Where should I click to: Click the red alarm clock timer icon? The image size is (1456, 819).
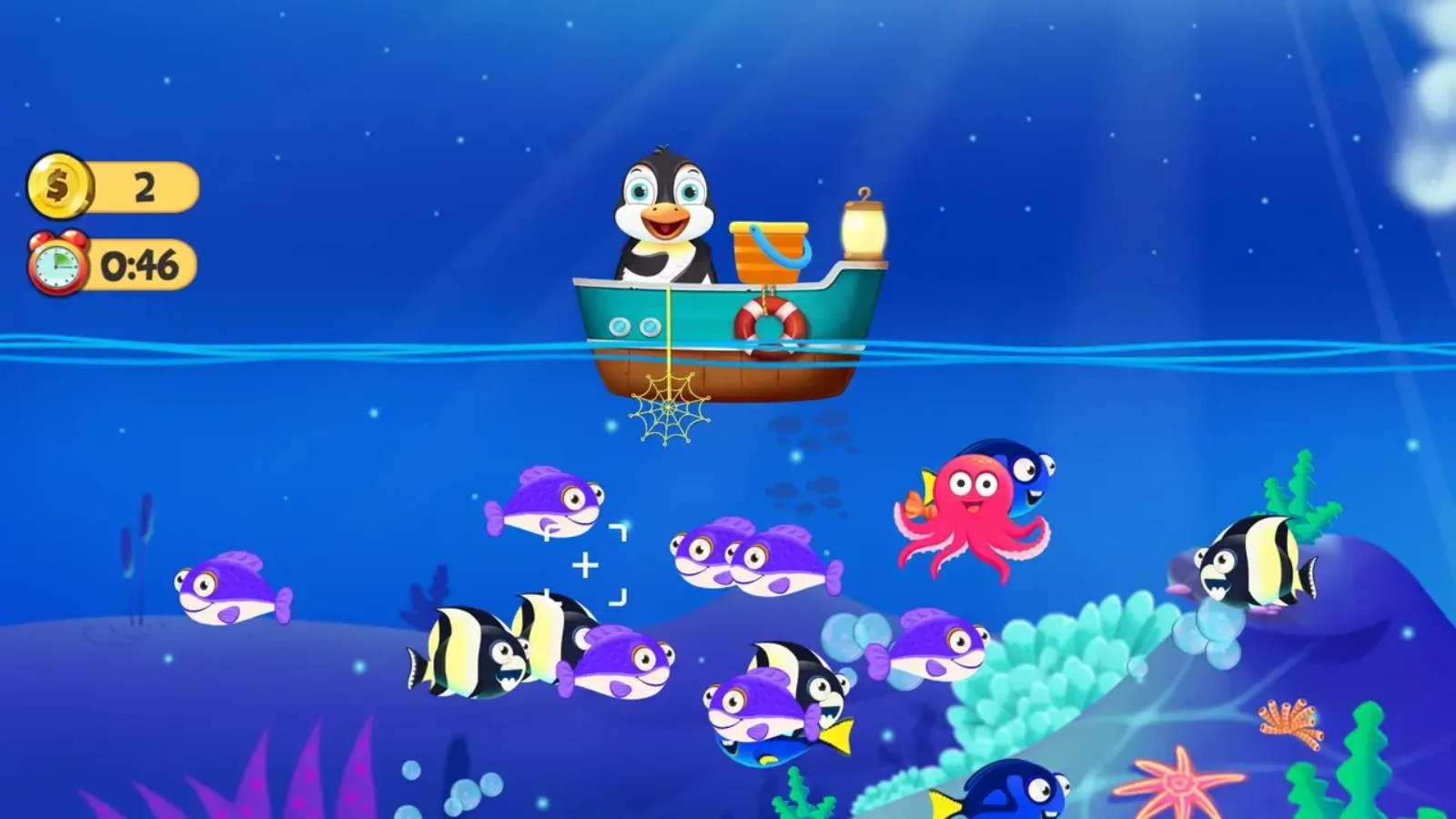(55, 264)
